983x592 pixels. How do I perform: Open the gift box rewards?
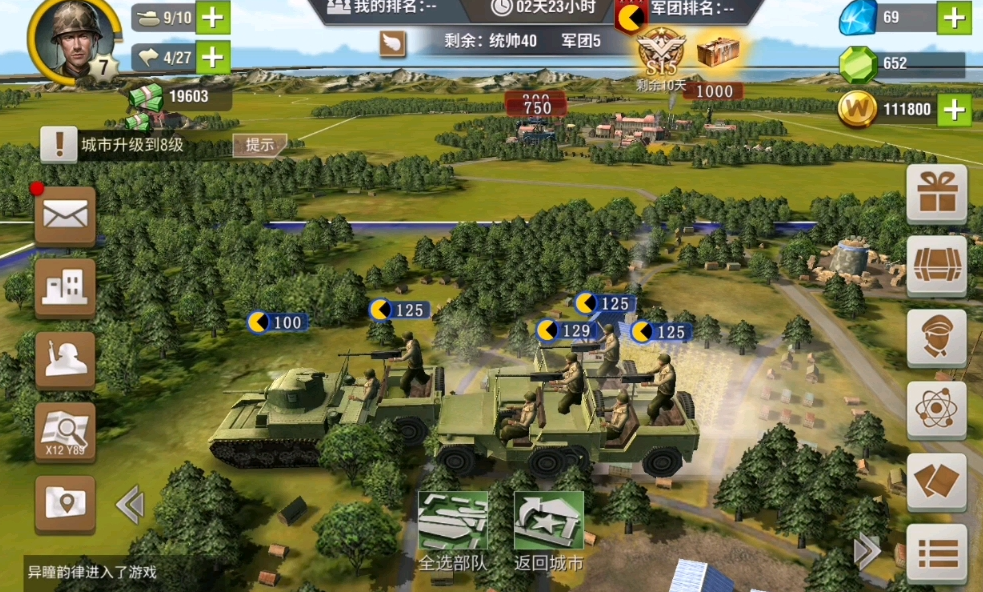pos(937,193)
